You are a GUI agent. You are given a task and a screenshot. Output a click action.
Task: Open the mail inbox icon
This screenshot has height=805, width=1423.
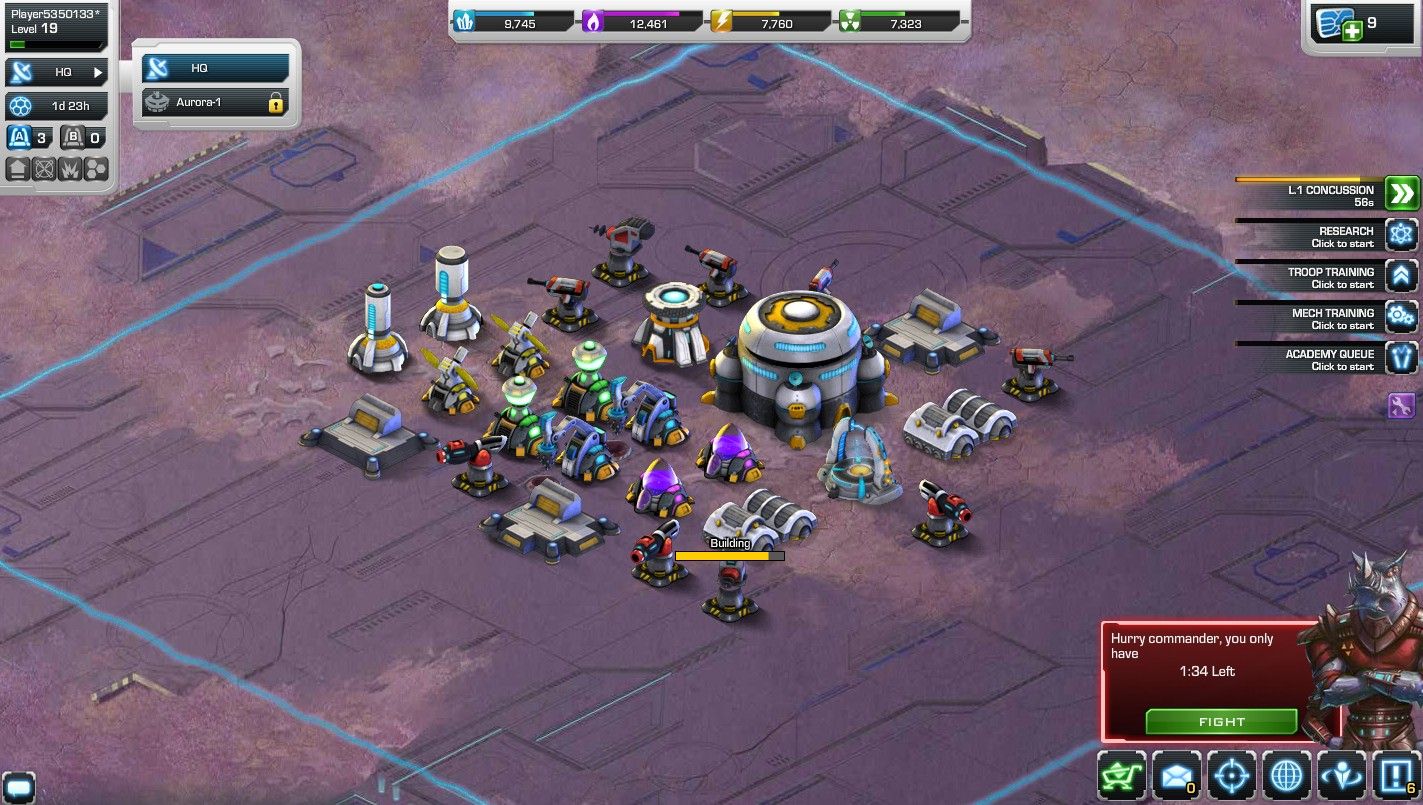coord(1178,775)
